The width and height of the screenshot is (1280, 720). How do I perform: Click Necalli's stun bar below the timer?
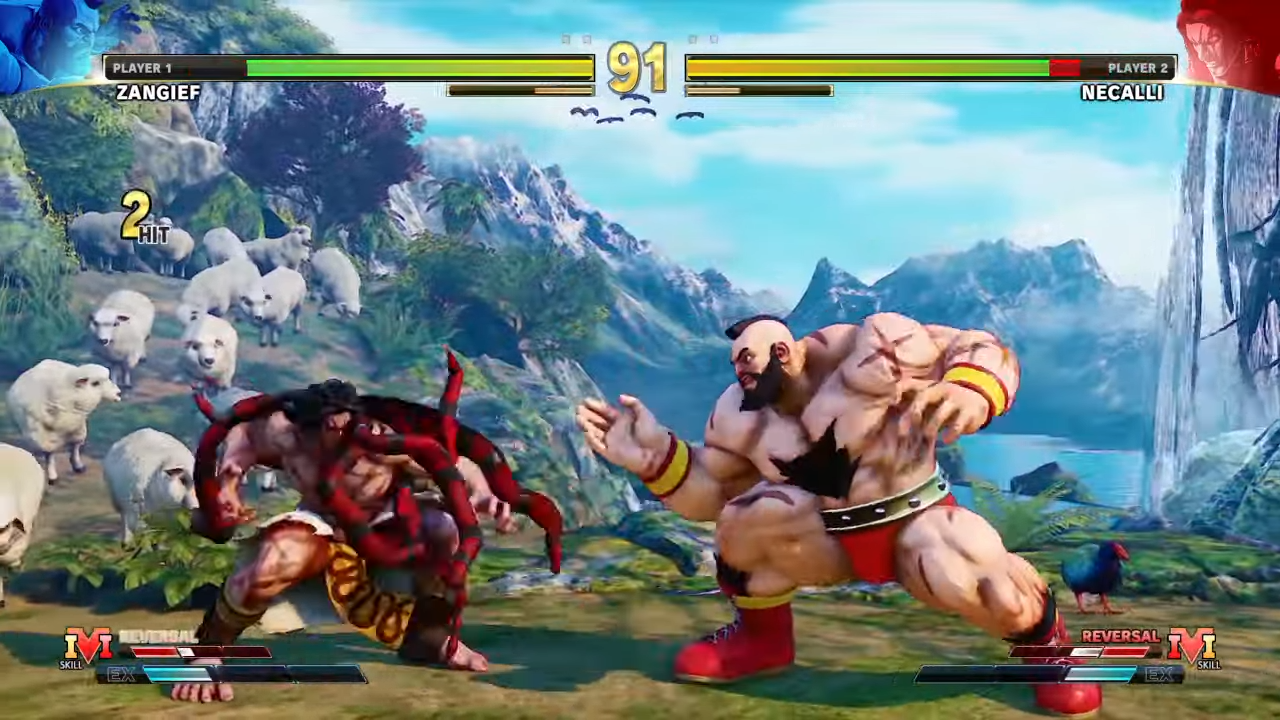pos(760,90)
